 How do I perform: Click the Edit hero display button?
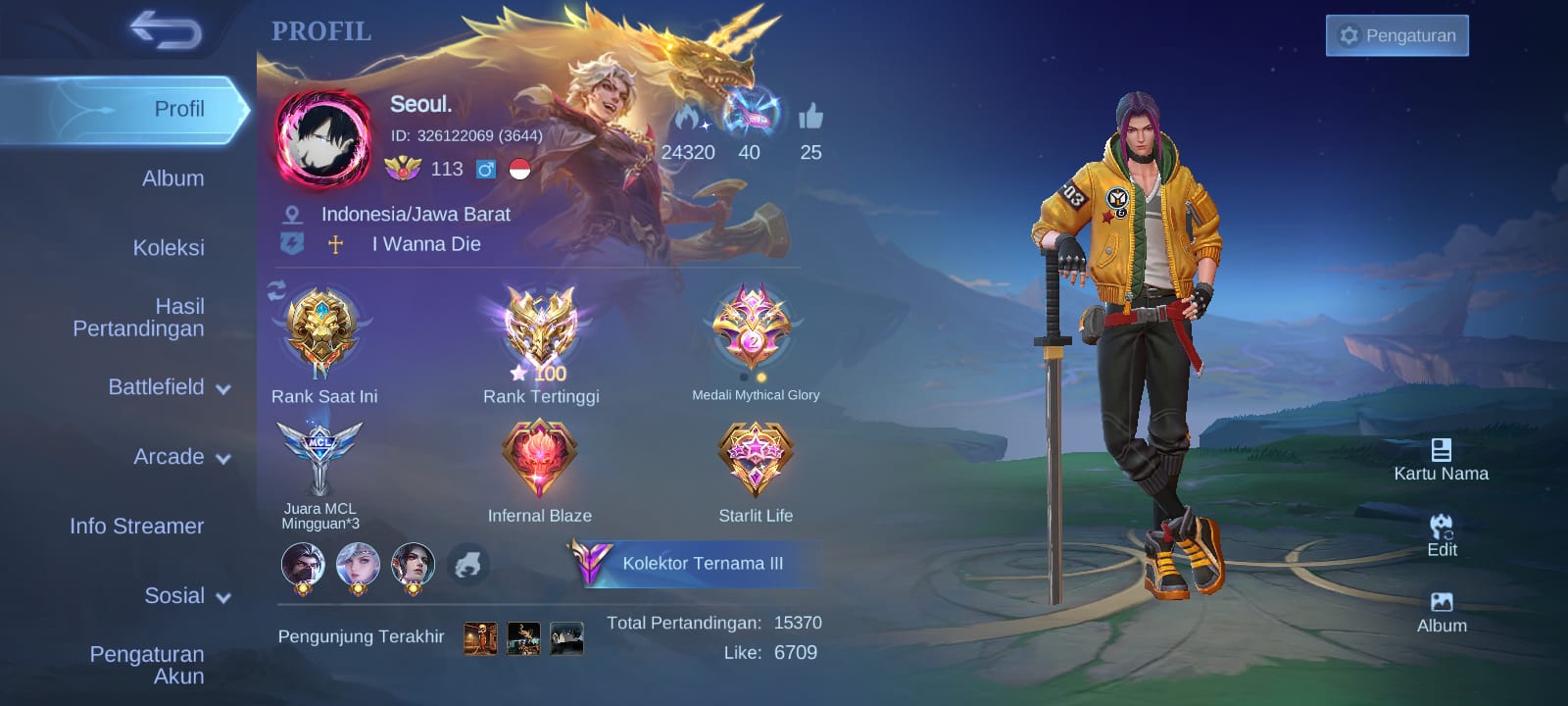1442,535
